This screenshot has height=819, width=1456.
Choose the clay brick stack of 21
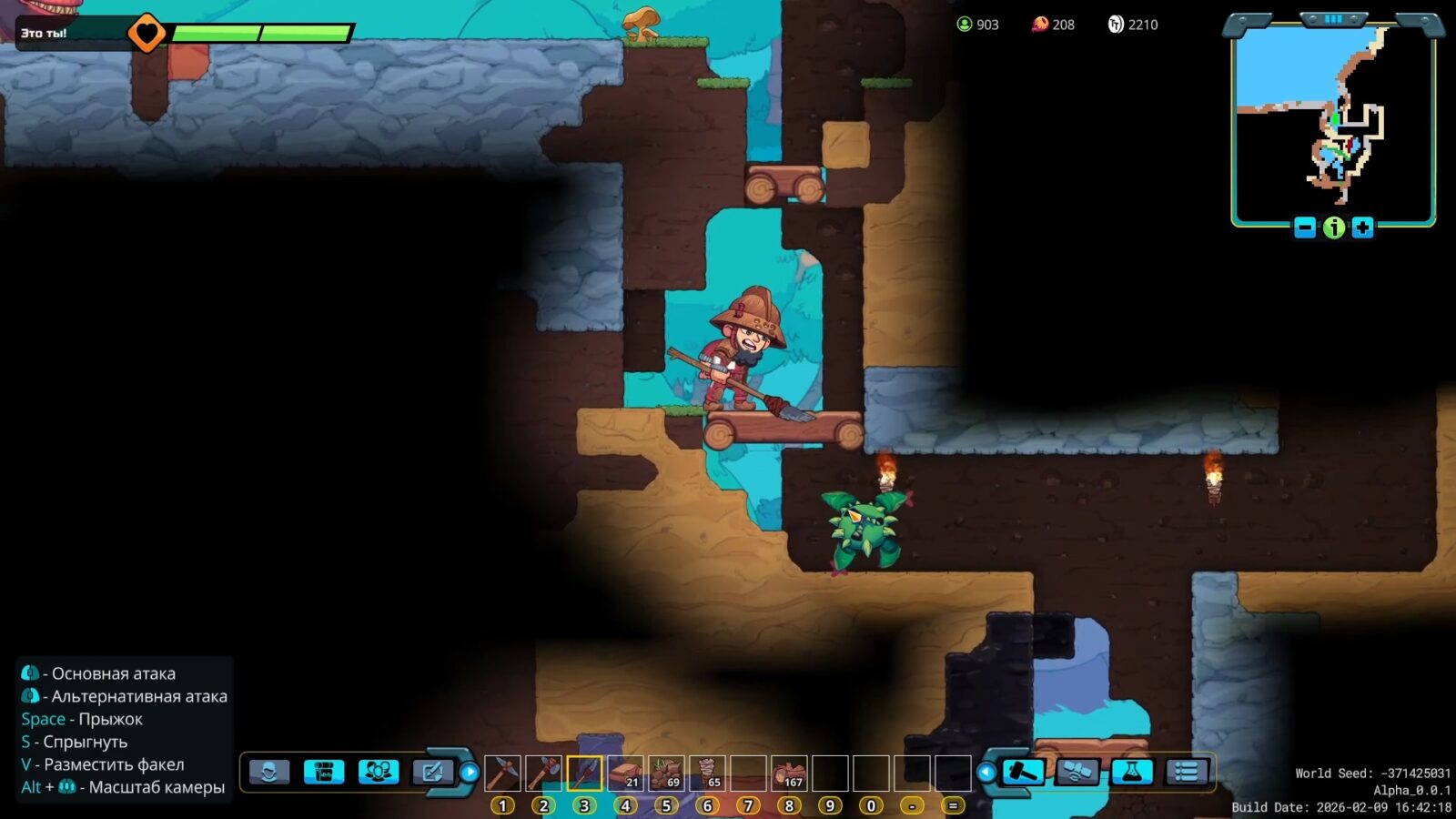[625, 773]
